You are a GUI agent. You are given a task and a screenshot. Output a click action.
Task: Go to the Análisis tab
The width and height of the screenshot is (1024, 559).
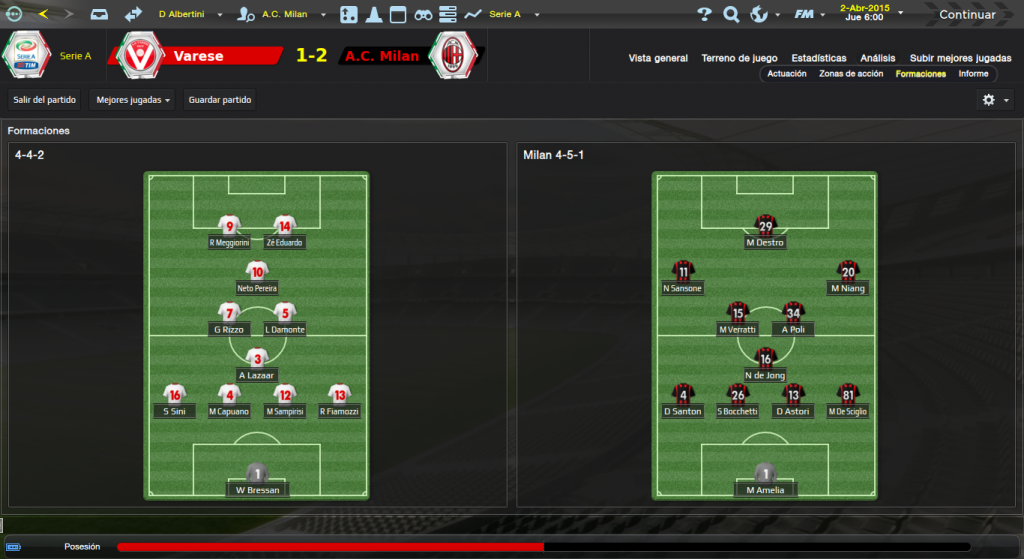tap(877, 58)
